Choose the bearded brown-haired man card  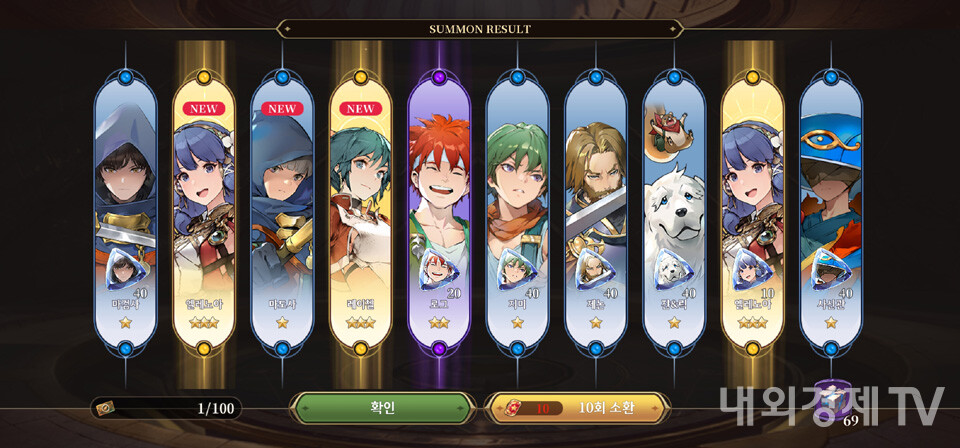point(595,210)
